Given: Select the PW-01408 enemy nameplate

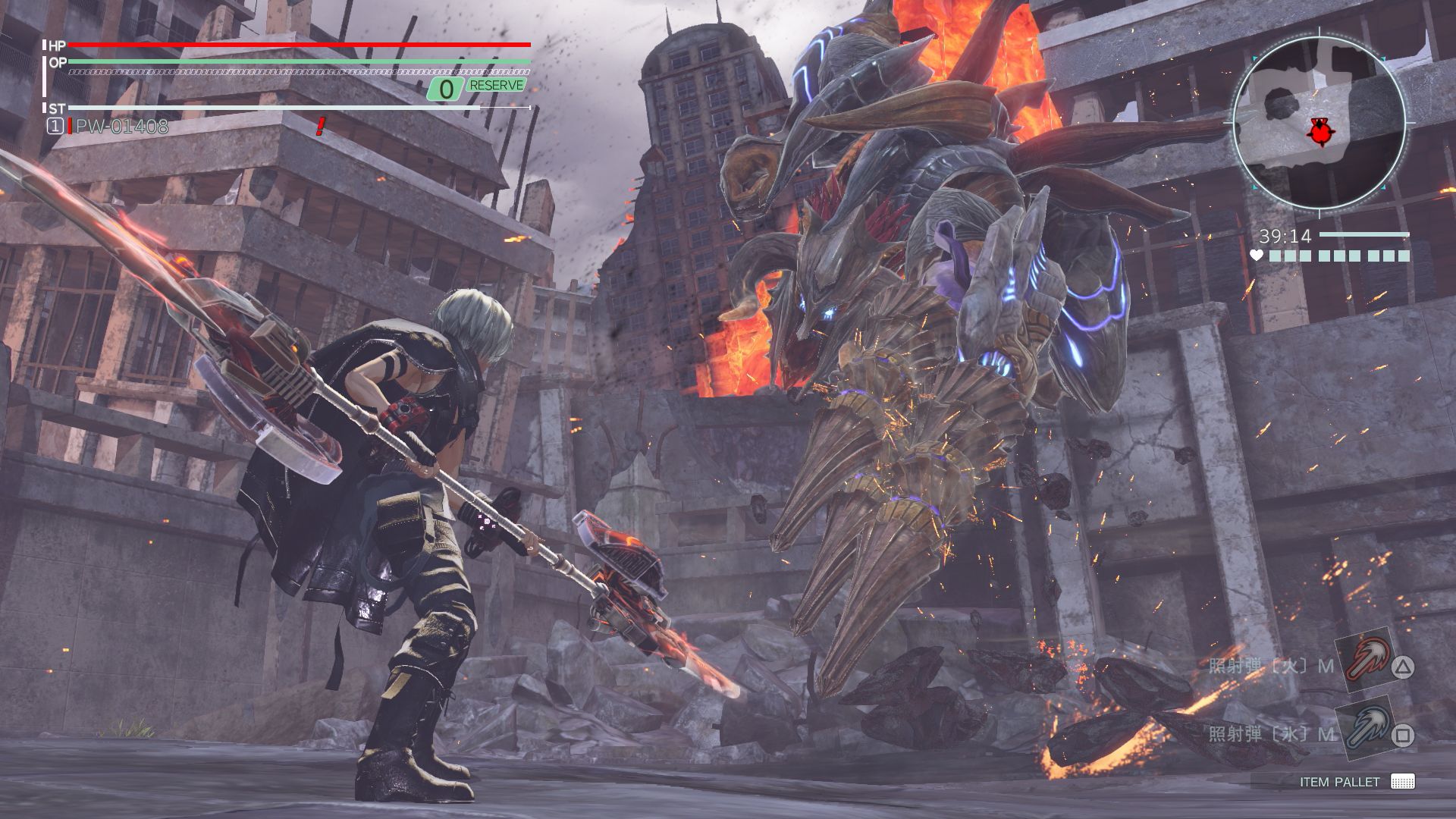Looking at the screenshot, I should [x=121, y=127].
